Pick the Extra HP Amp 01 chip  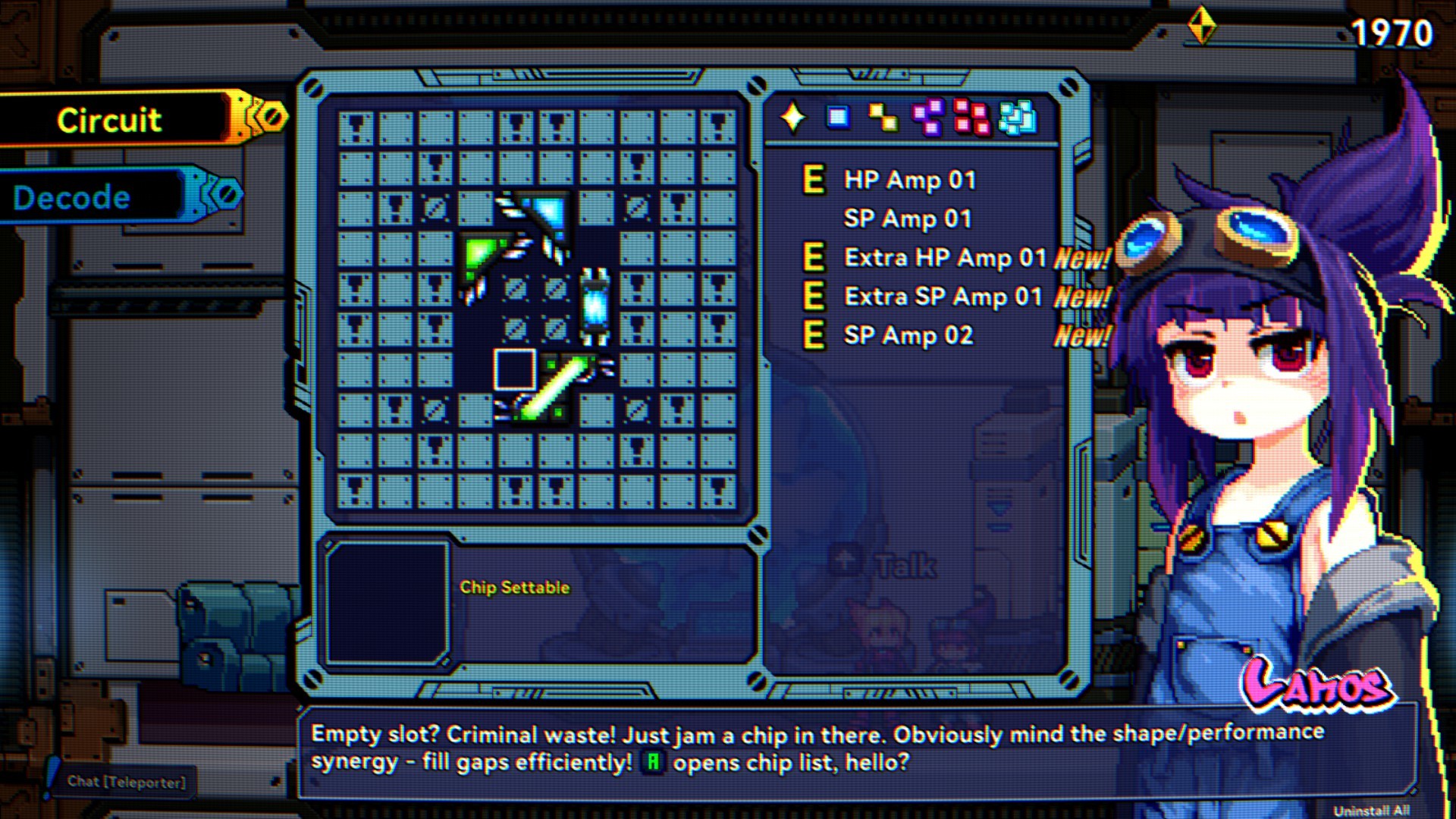point(945,258)
